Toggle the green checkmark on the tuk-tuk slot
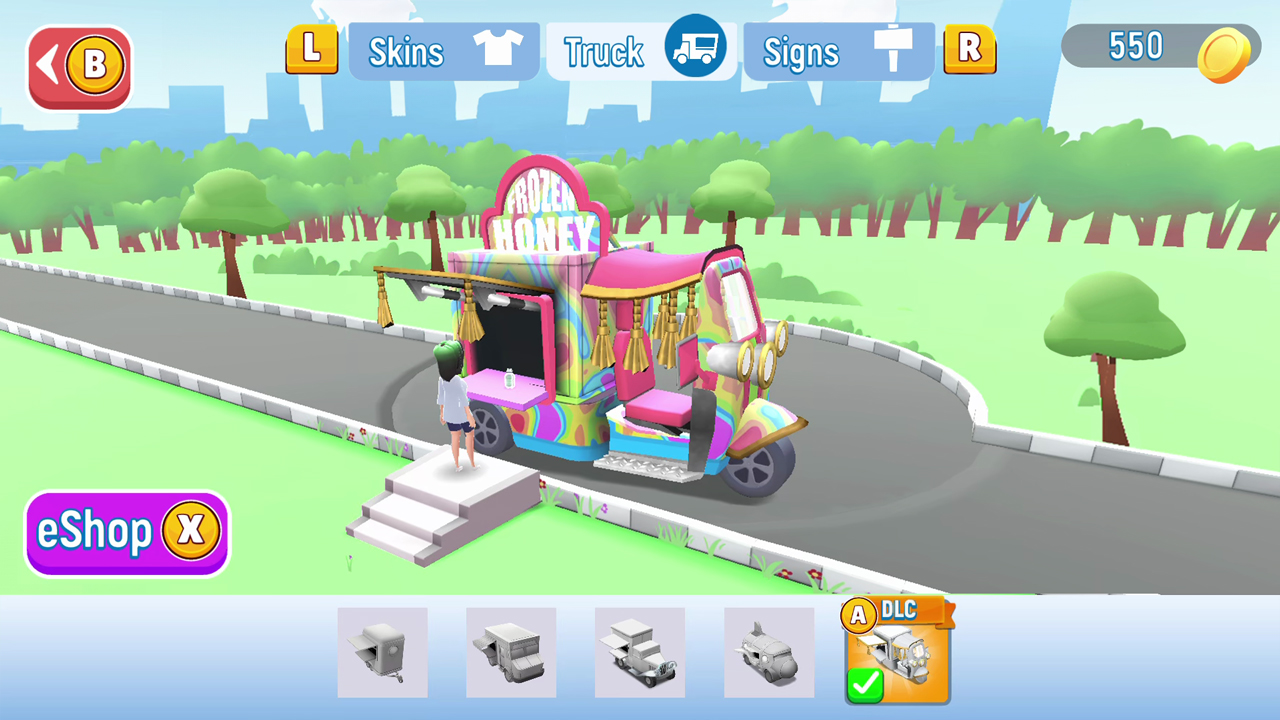The width and height of the screenshot is (1280, 720). (x=866, y=685)
